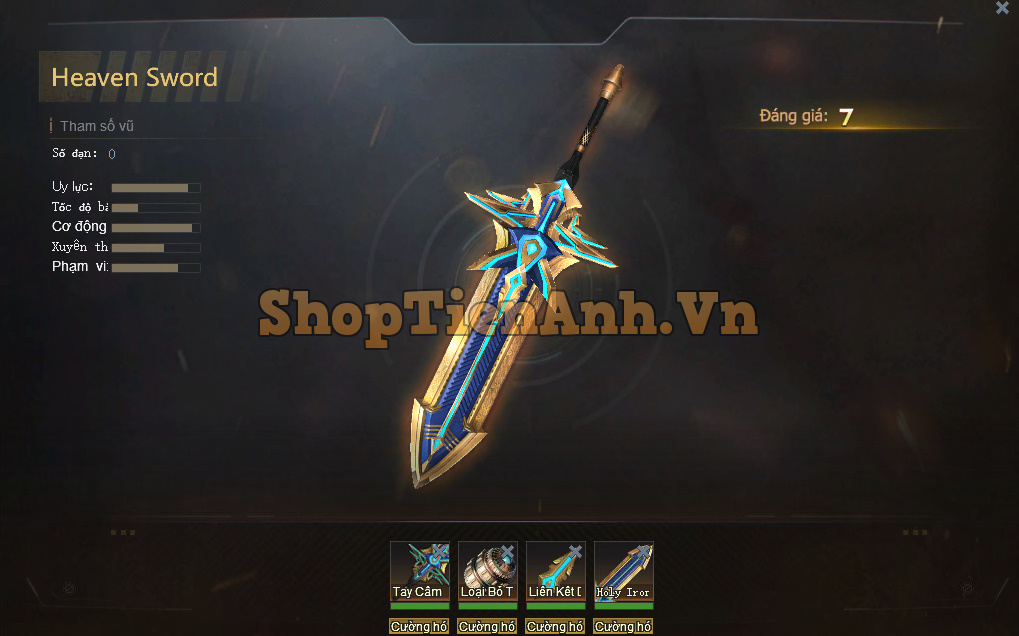Select the Loại Bỏ part slot
The height and width of the screenshot is (636, 1019).
pos(487,572)
